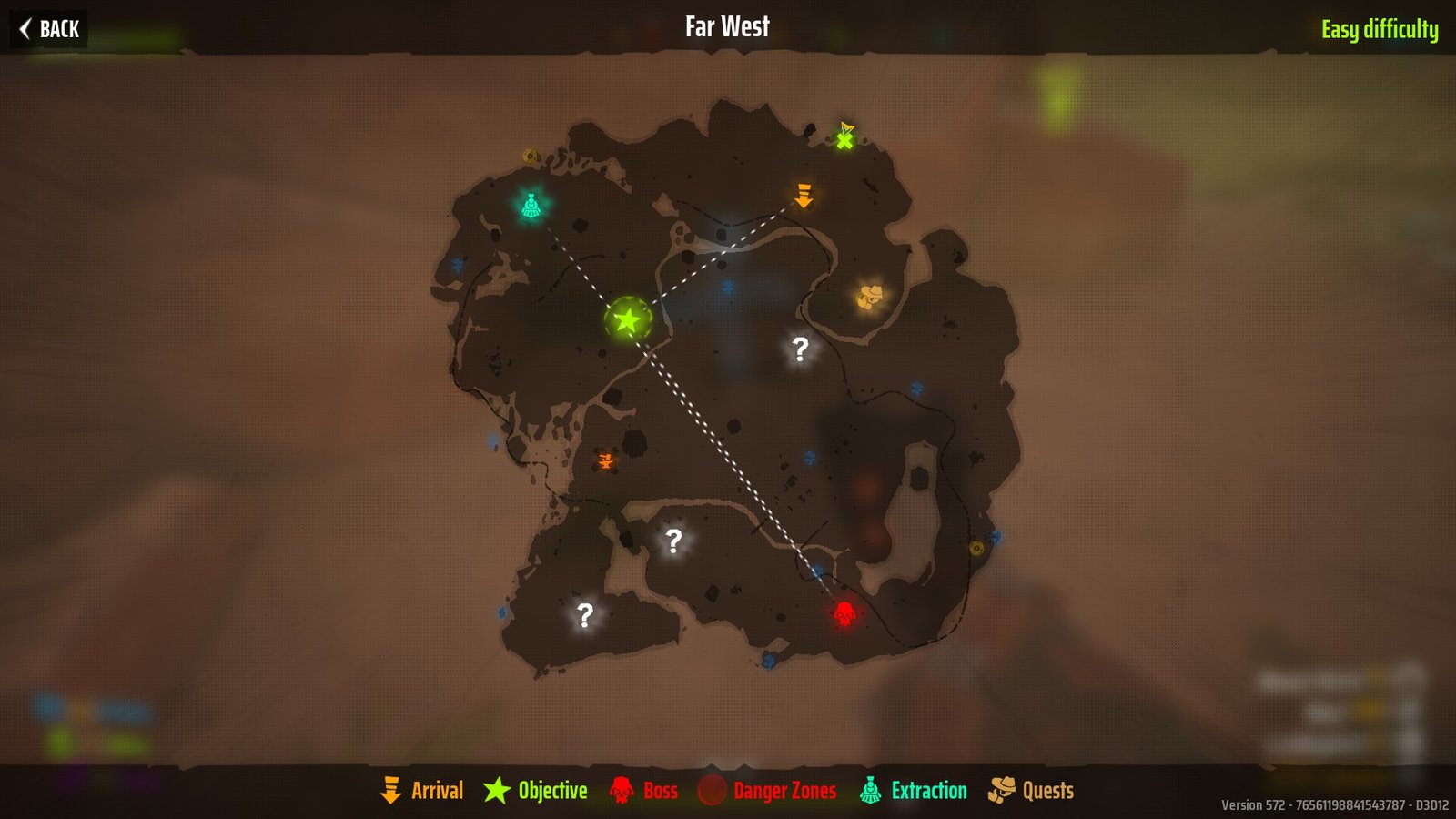Click the red Boss skull marker
The width and height of the screenshot is (1456, 819).
(844, 613)
